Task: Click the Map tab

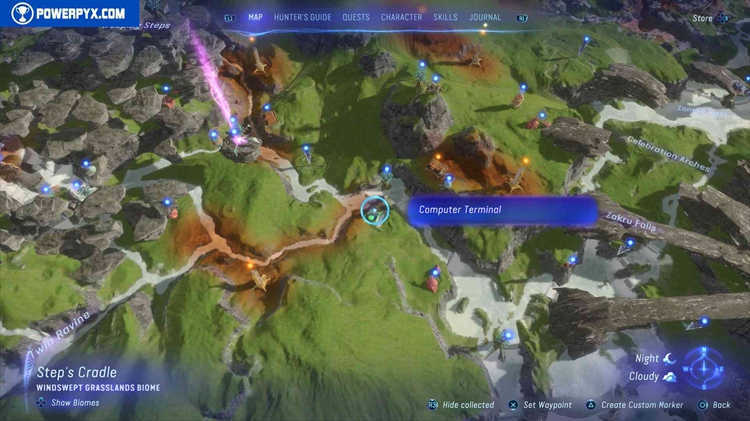Action: pyautogui.click(x=255, y=17)
